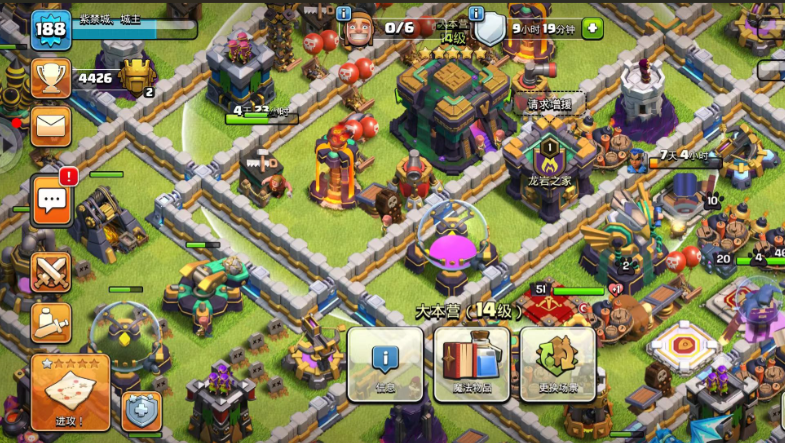
Task: Open the reclining barbarian button above attack
Action: 50,321
